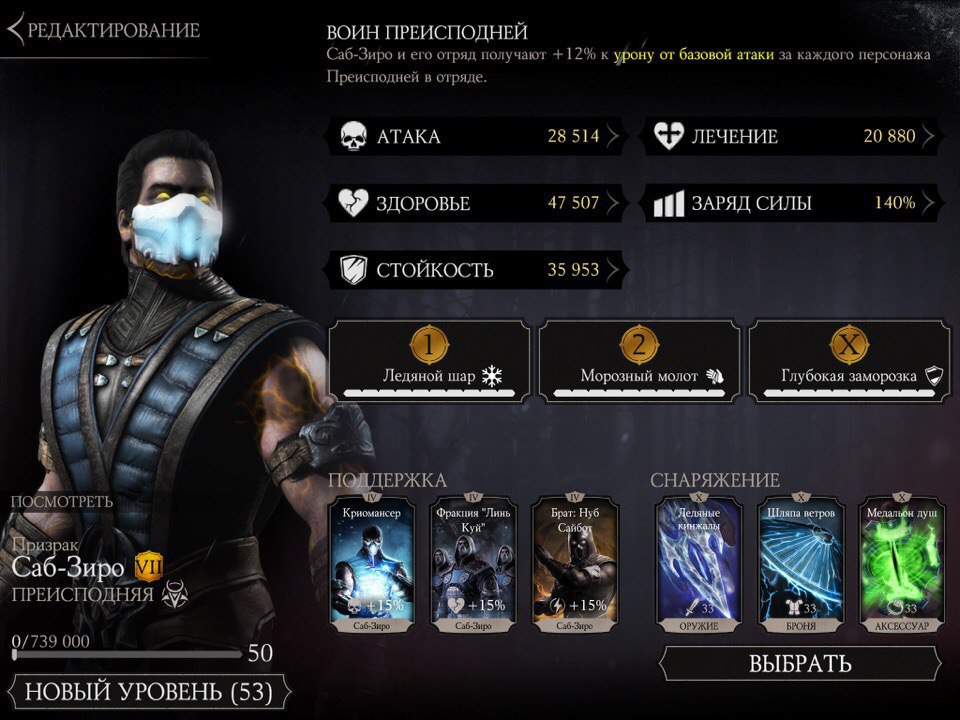The width and height of the screenshot is (960, 720).
Task: Click the Выбрать equipment button
Action: [800, 663]
